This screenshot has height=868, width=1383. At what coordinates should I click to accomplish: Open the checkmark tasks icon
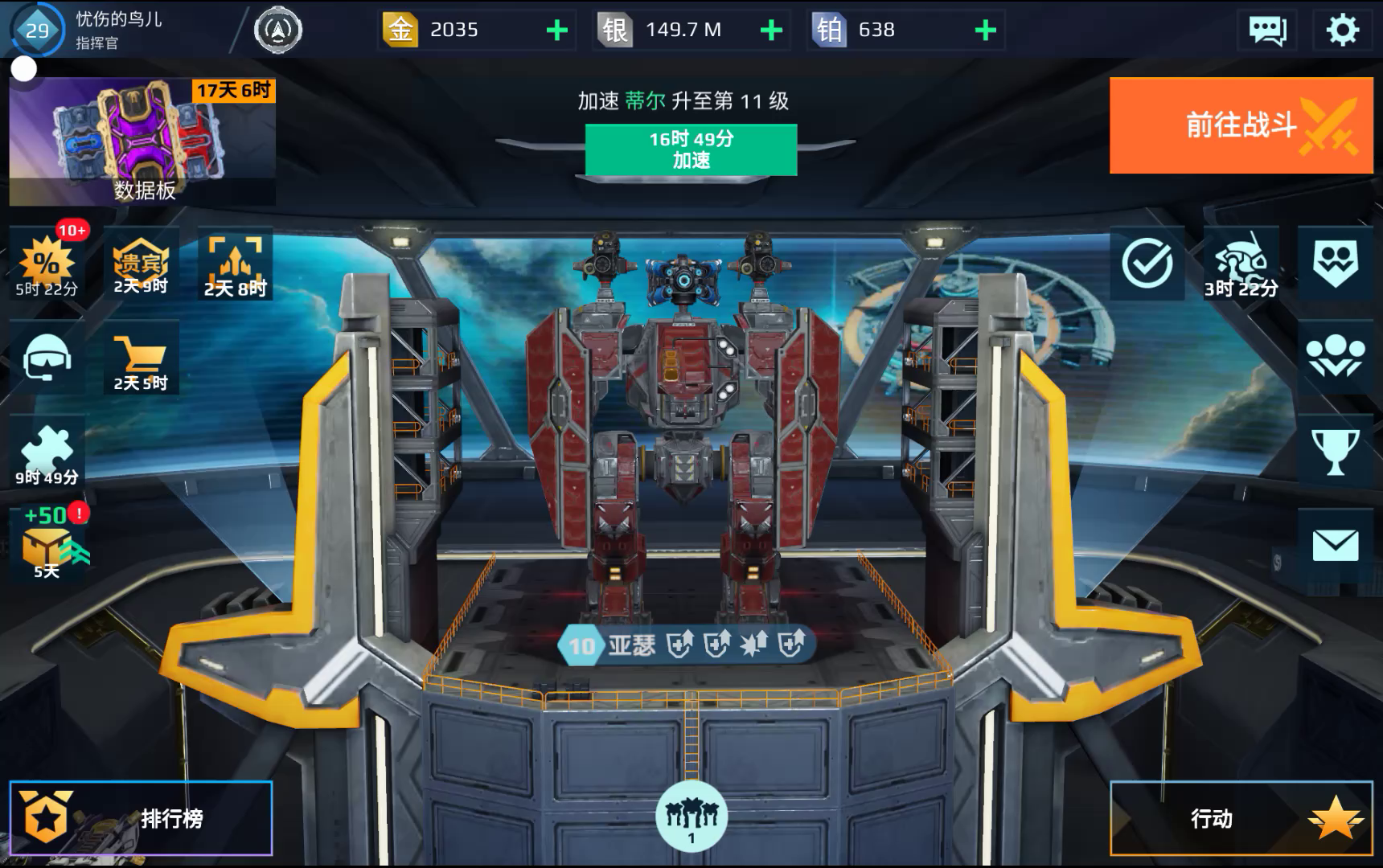(x=1147, y=264)
